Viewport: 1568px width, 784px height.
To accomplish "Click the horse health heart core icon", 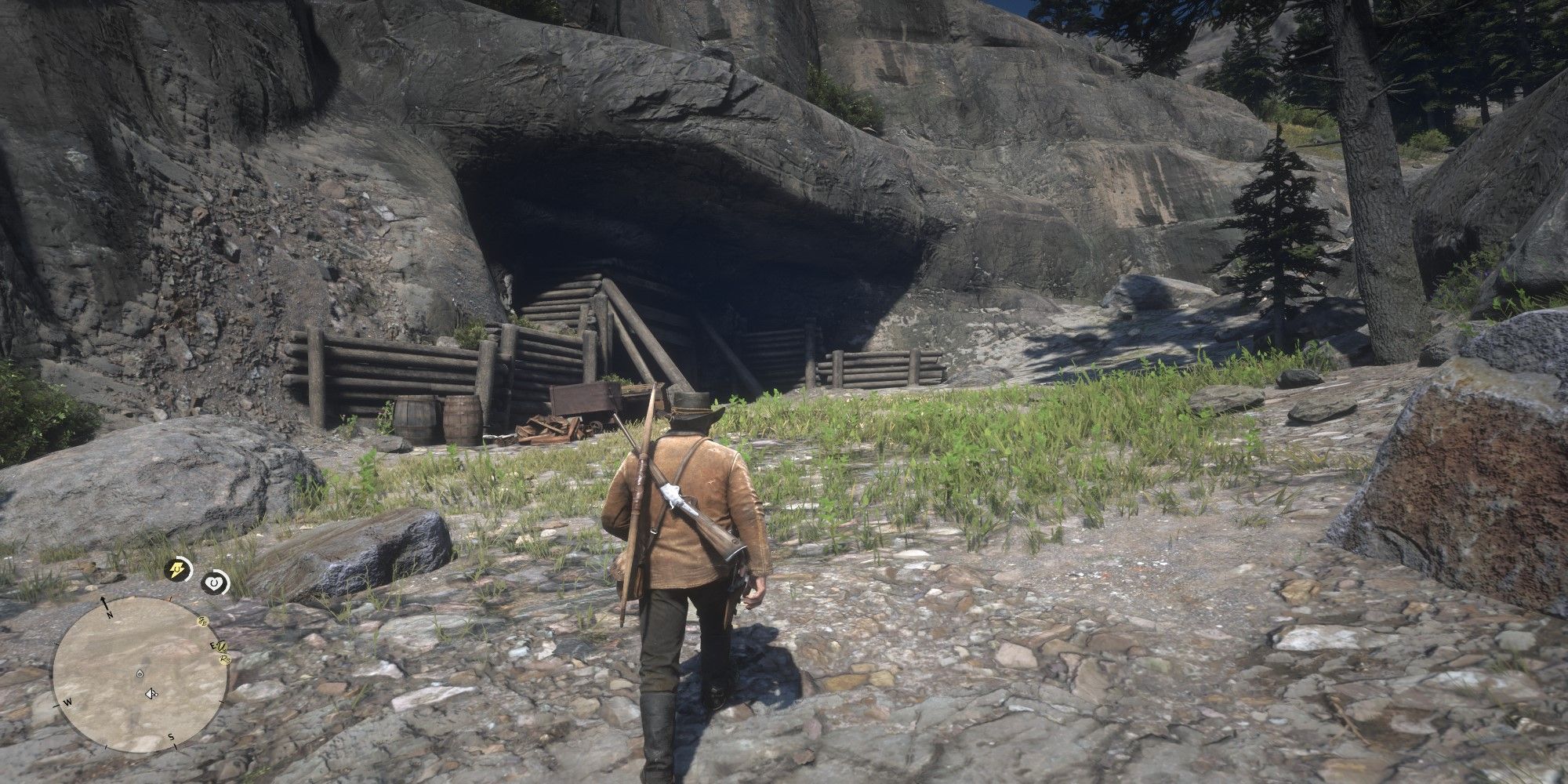I will [x=213, y=582].
